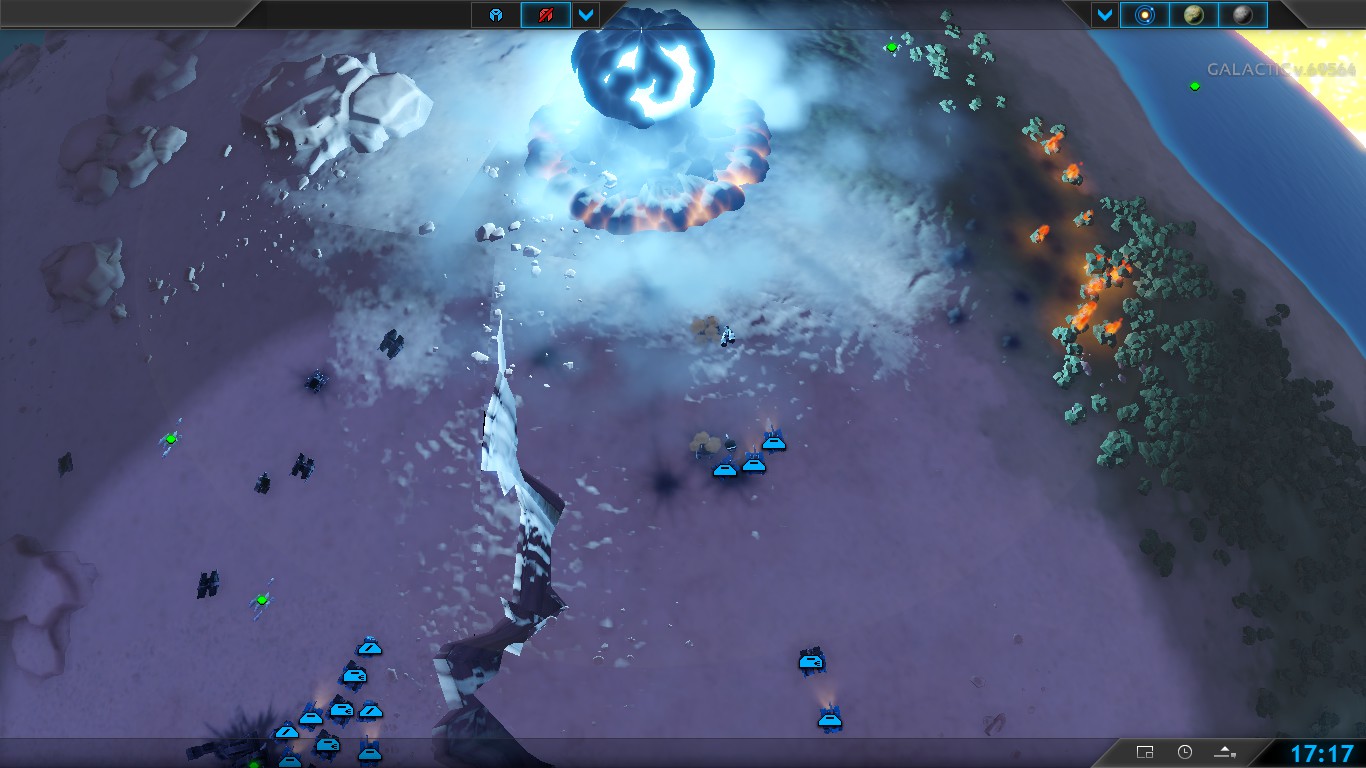Open the solar system view icon
Viewport: 1366px width, 768px height.
[x=1144, y=15]
